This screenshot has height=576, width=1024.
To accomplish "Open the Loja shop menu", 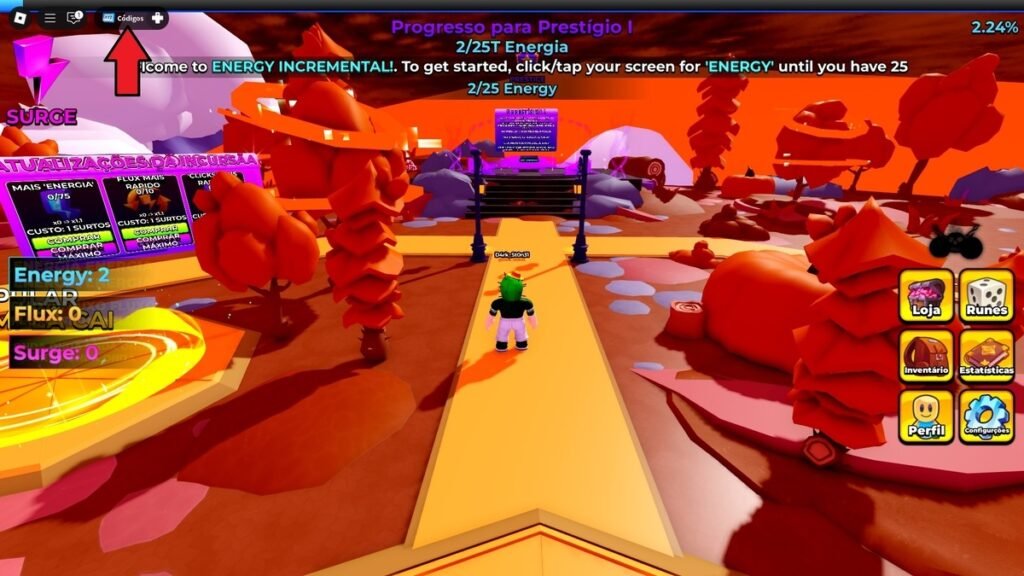I will tap(926, 296).
